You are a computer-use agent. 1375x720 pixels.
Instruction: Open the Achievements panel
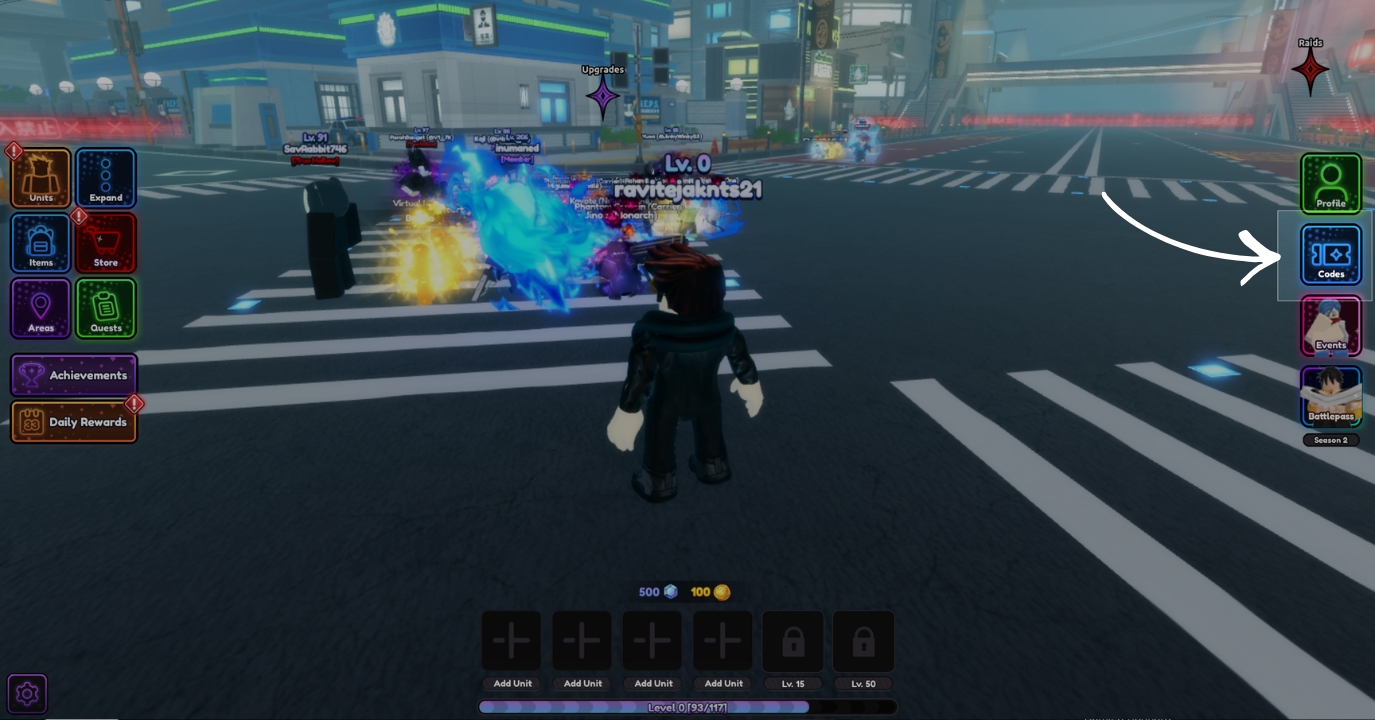[x=74, y=375]
